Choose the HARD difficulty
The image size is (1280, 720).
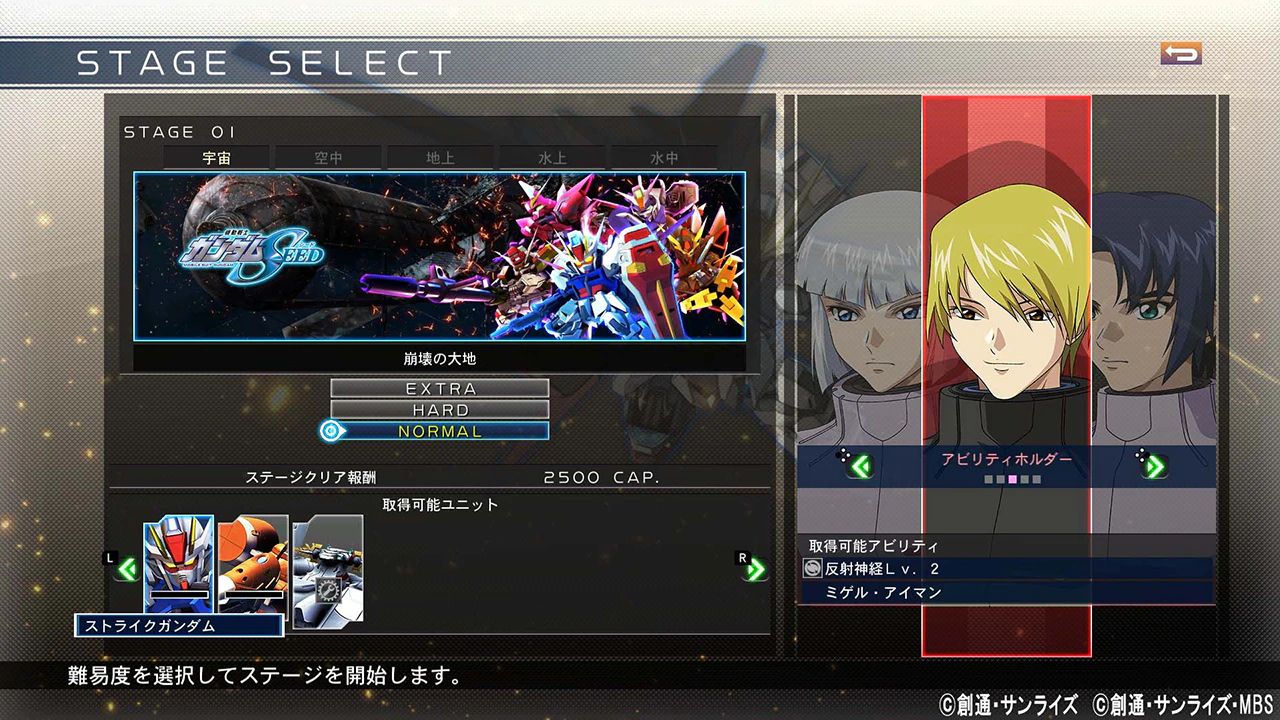click(x=440, y=410)
